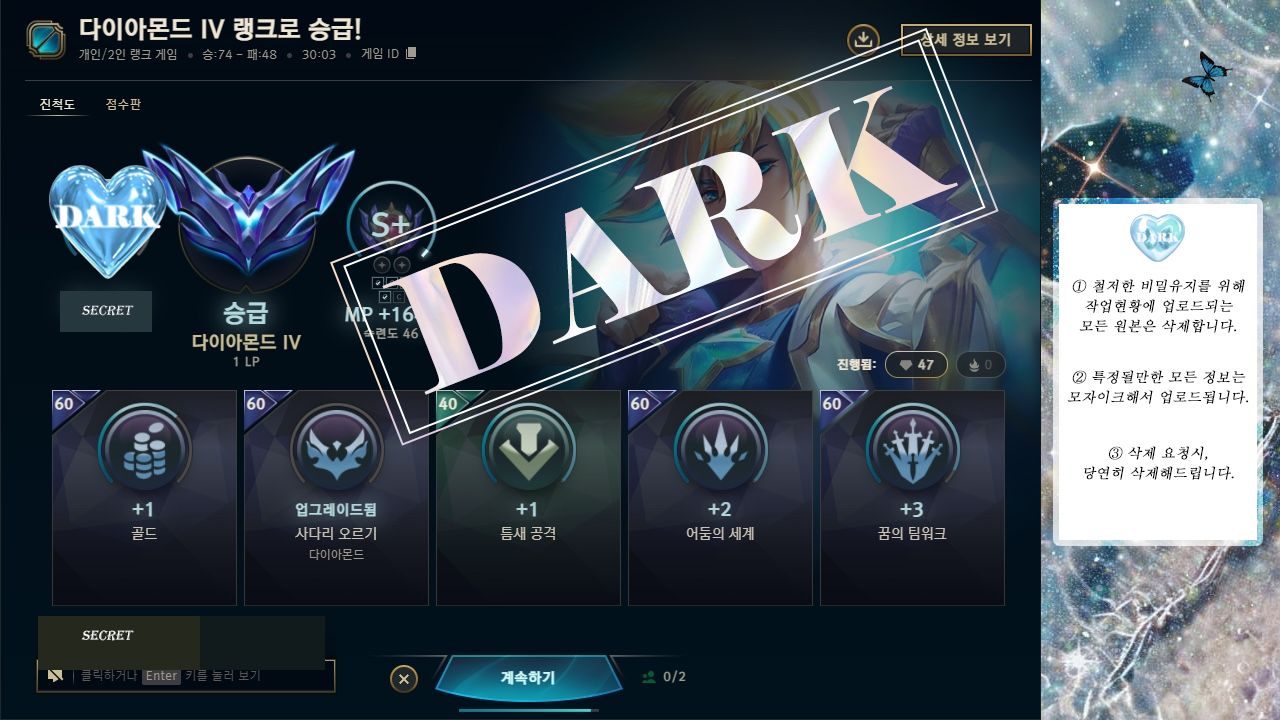Viewport: 1280px width, 720px height.
Task: View the 틈새 공격 challenge card
Action: tap(528, 497)
